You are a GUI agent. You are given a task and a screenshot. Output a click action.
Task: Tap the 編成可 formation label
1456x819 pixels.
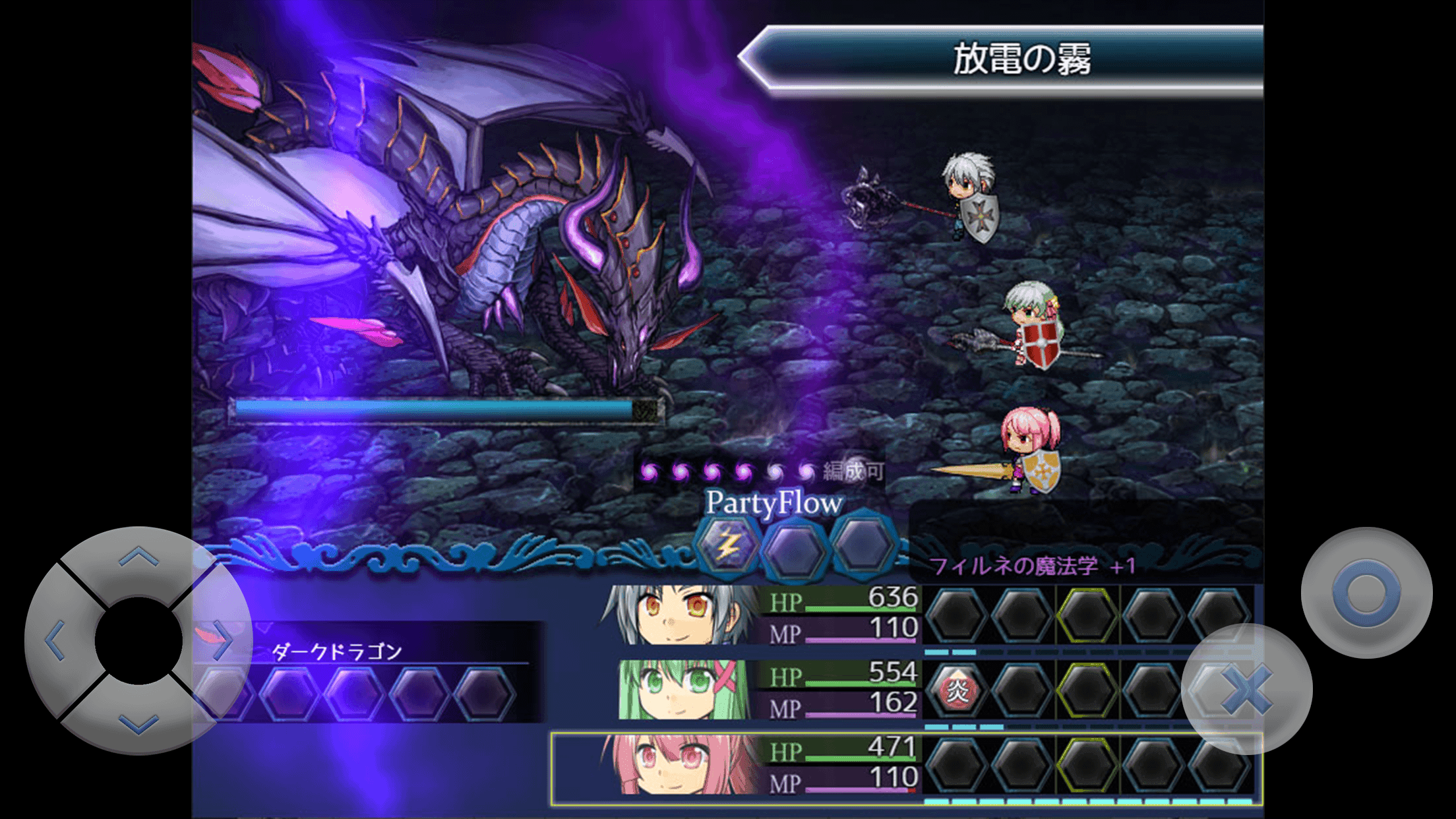(854, 471)
